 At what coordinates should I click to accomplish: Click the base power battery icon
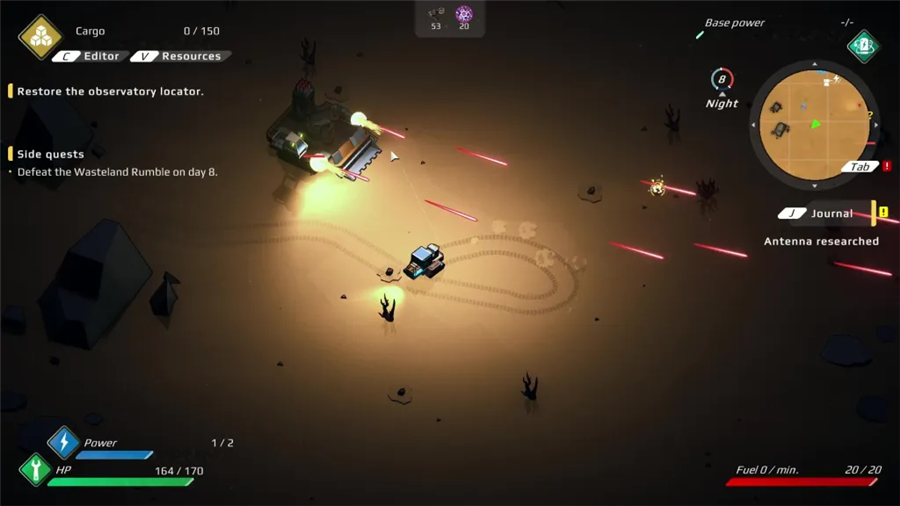[x=864, y=46]
